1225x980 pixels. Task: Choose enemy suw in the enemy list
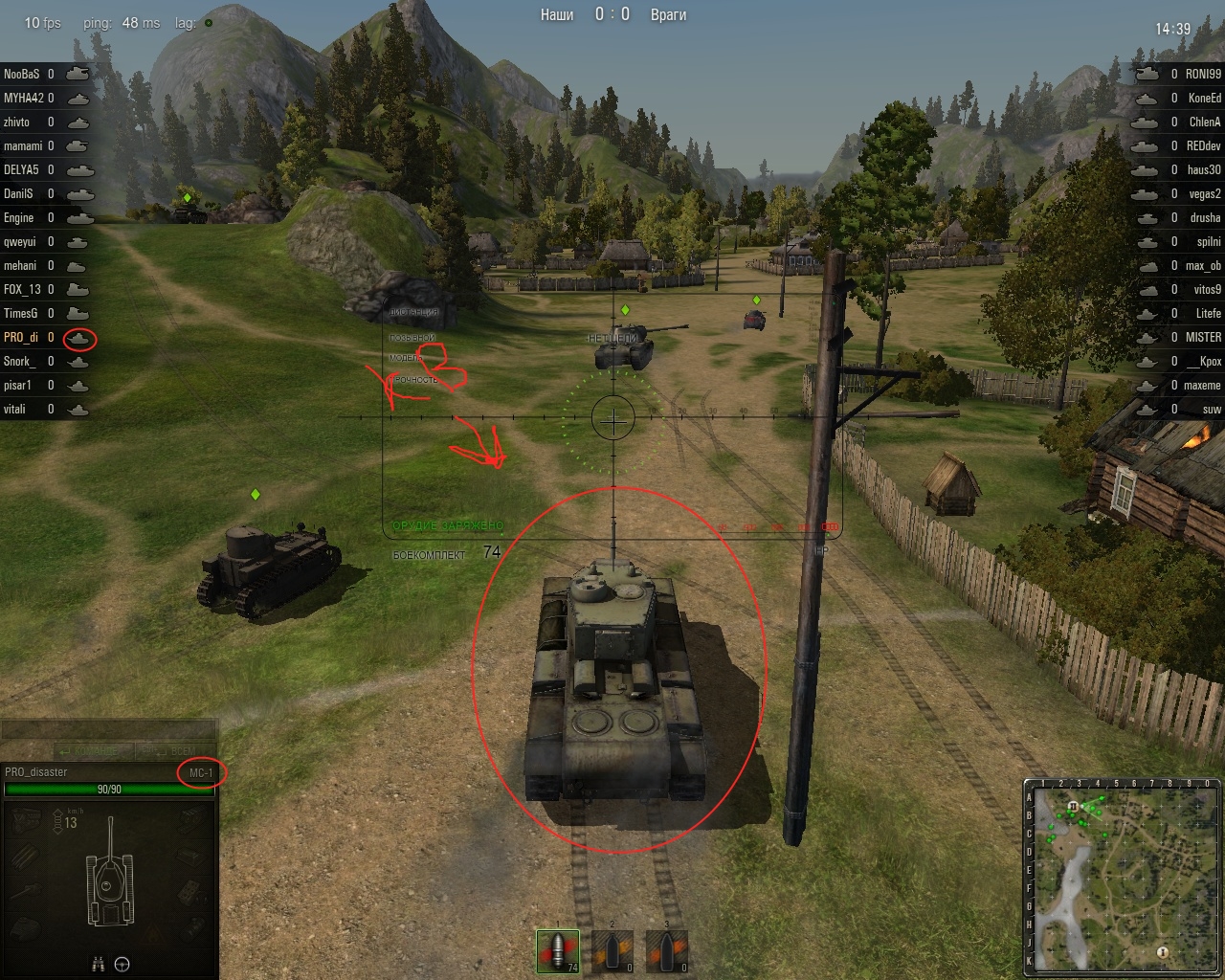(1212, 409)
